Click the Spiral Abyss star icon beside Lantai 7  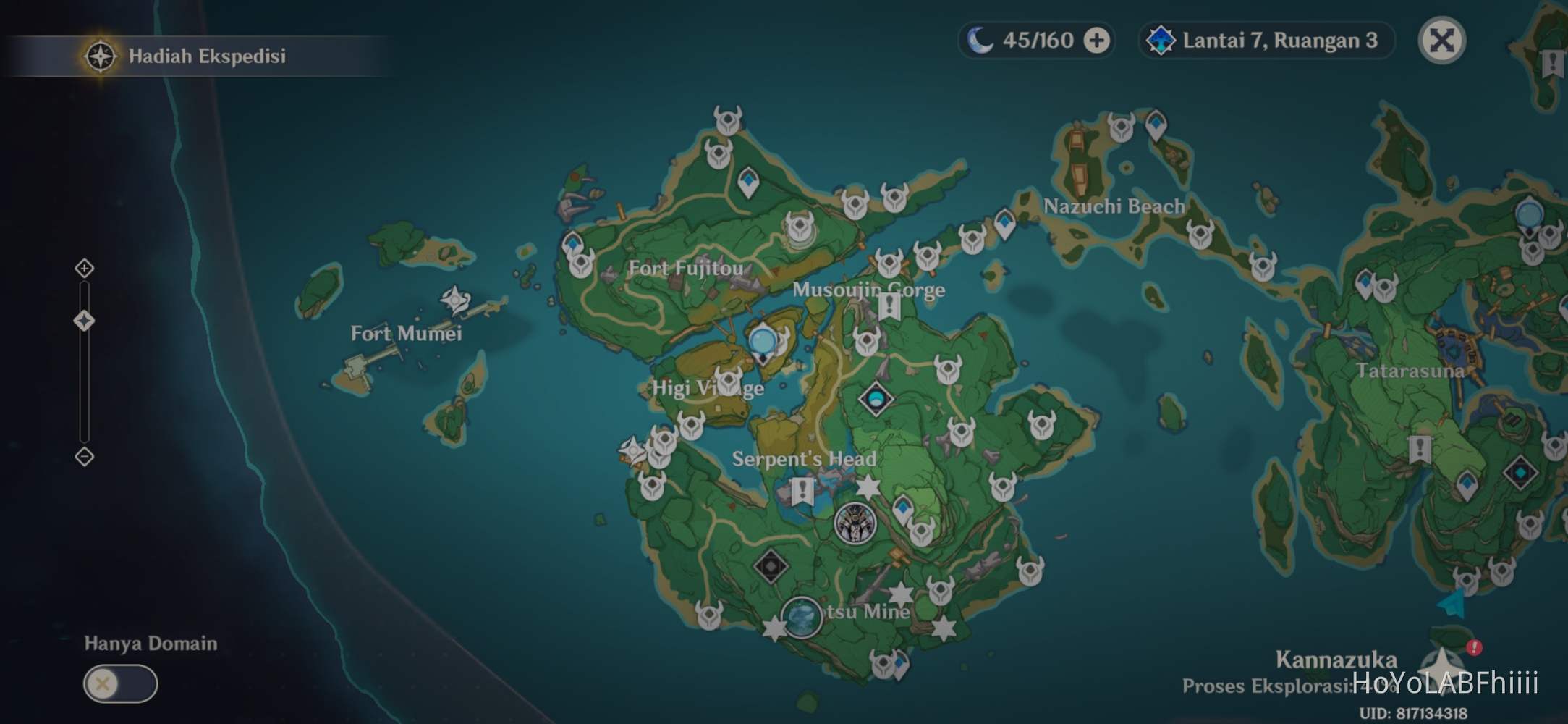(1161, 41)
